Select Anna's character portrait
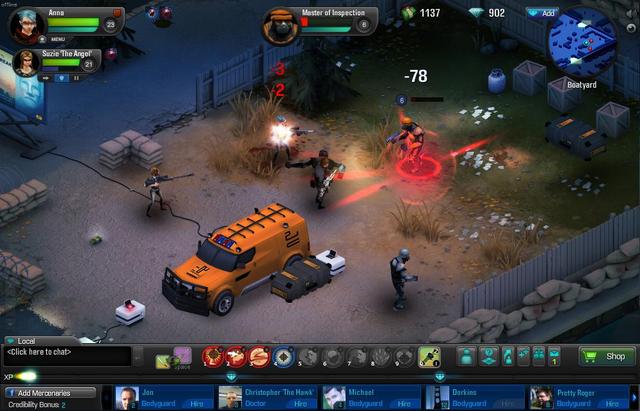 tap(26, 24)
